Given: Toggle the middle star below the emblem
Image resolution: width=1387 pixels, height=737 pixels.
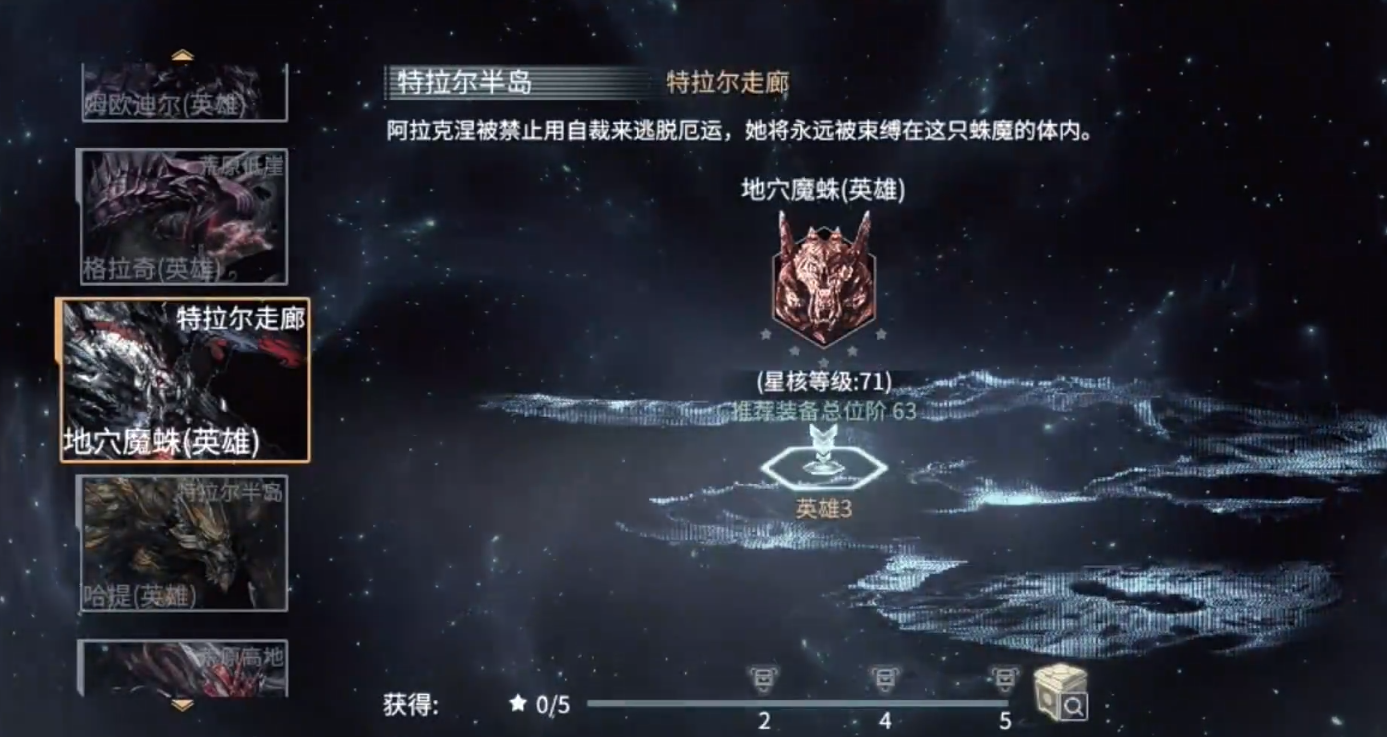Looking at the screenshot, I should point(823,360).
